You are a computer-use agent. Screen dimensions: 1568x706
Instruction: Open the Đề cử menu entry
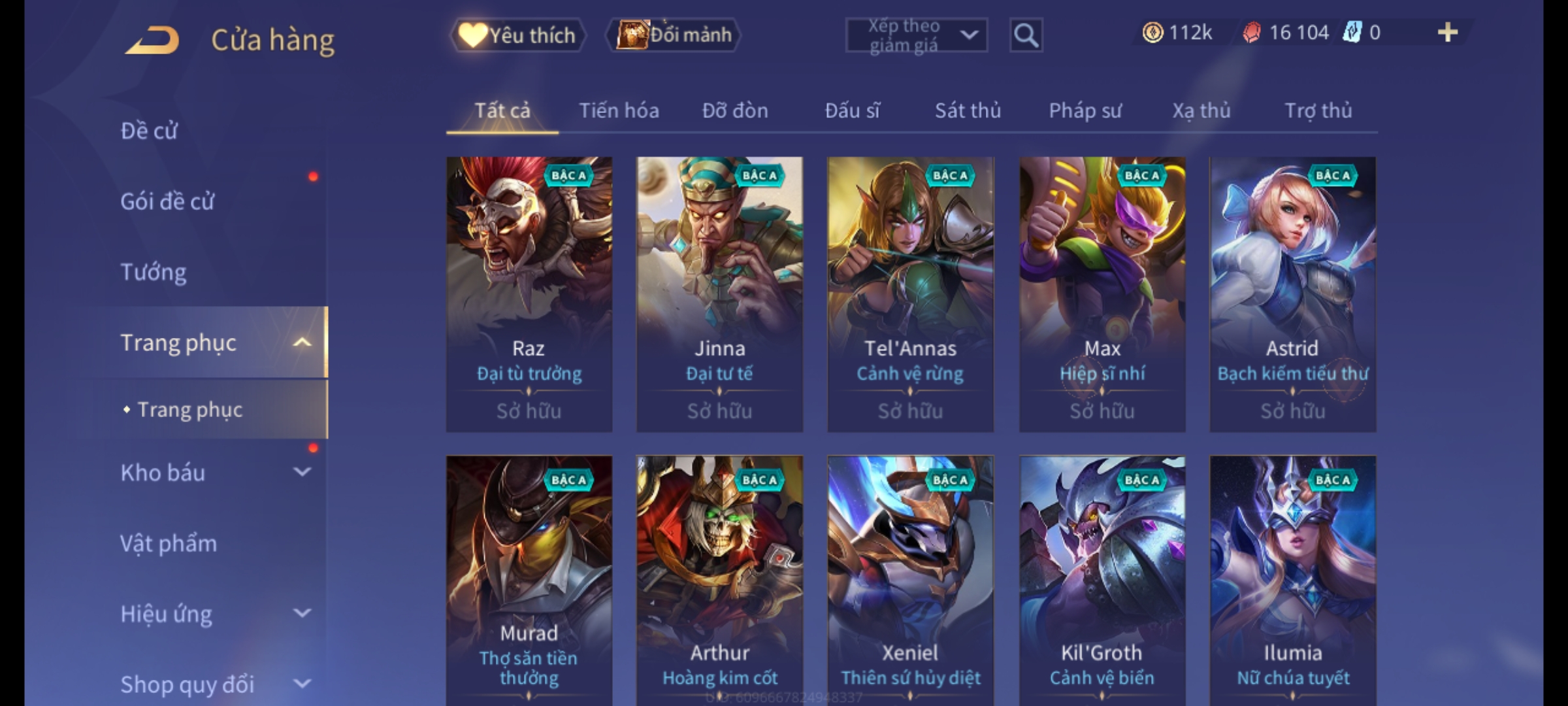pos(149,131)
